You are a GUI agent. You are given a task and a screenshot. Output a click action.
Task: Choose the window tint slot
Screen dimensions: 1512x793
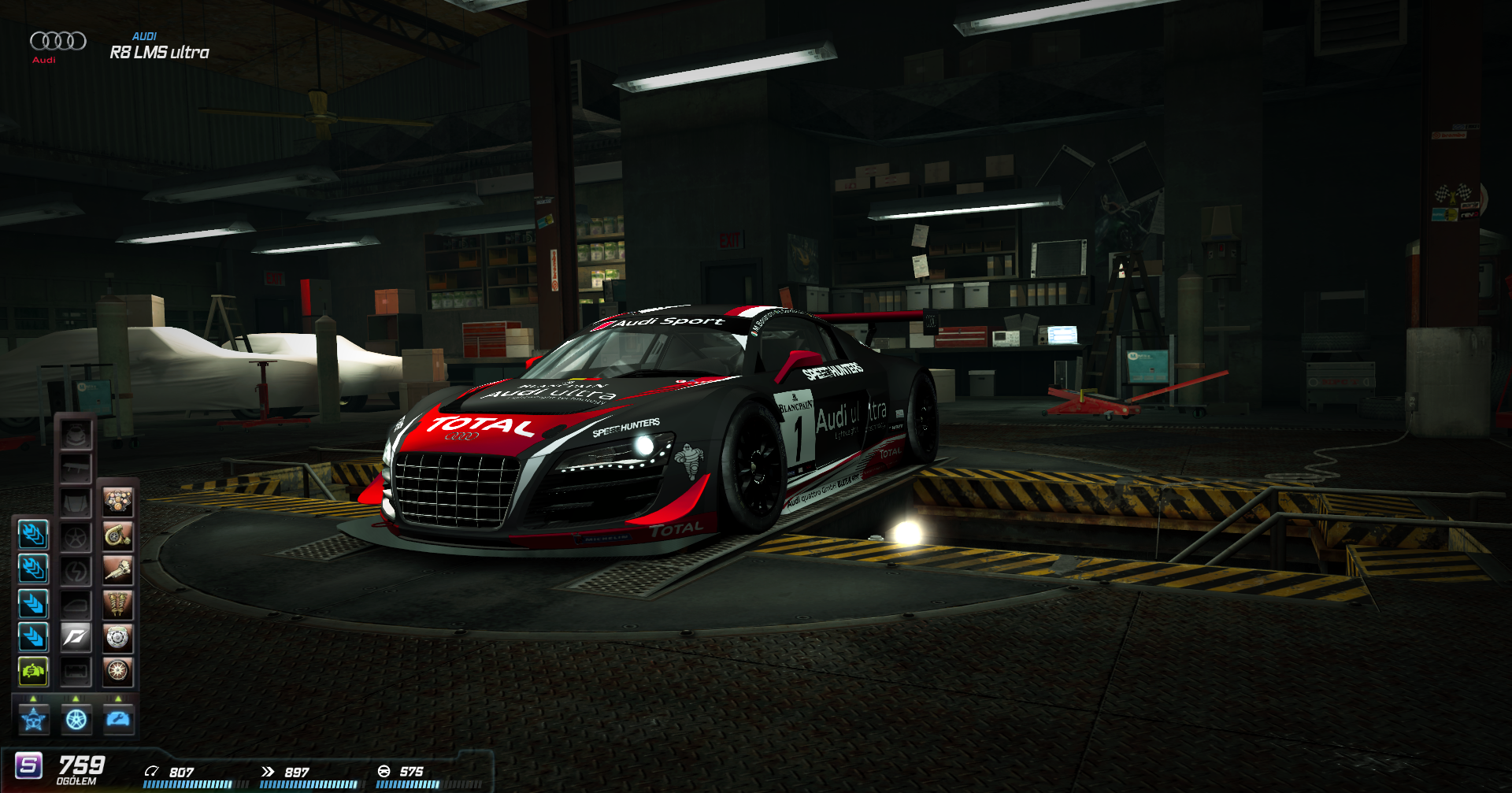pos(76,604)
